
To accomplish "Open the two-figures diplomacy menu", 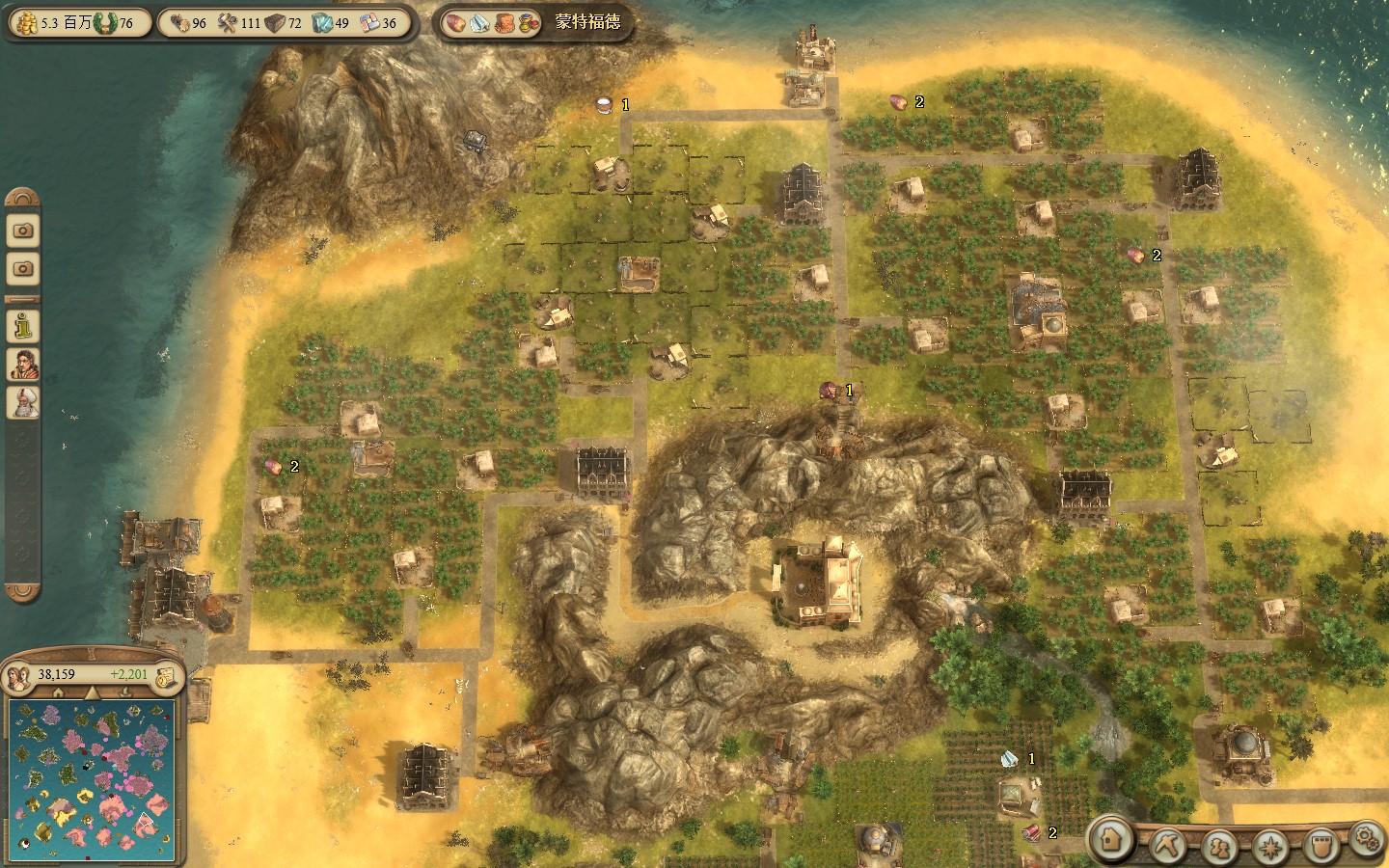I will (x=1219, y=846).
